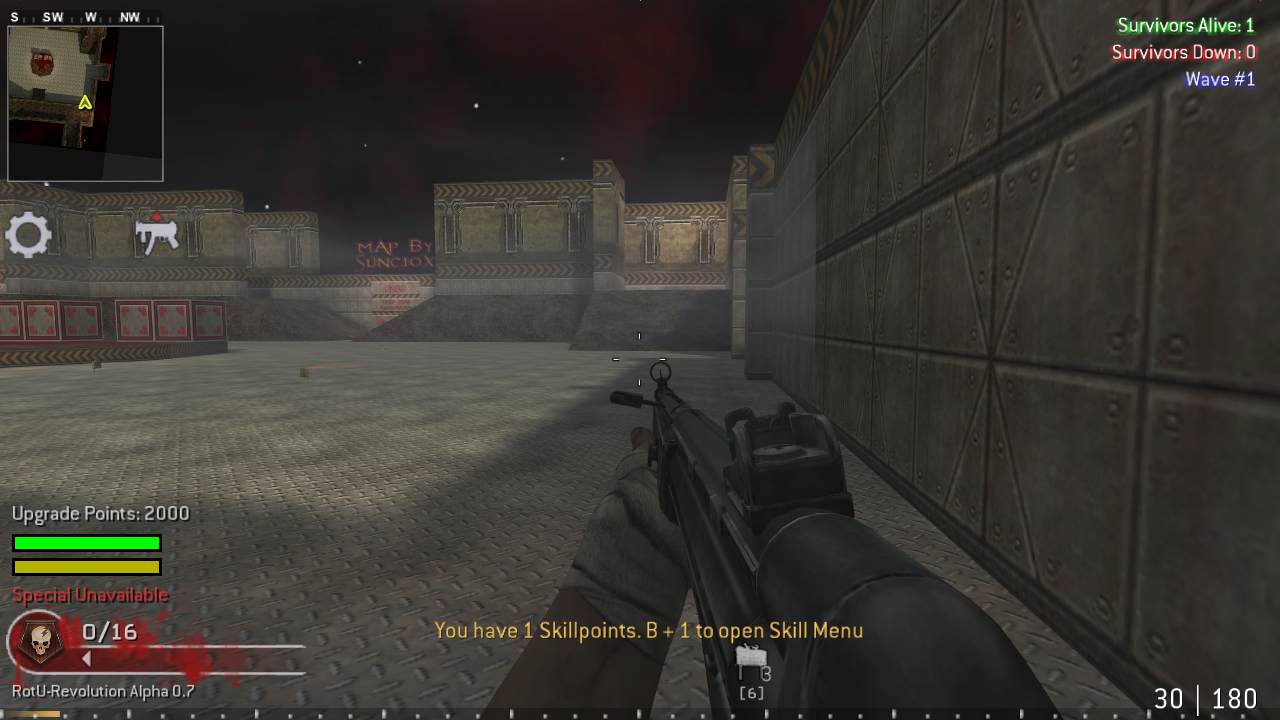Click the gear turret icon on the wall
Image resolution: width=1280 pixels, height=720 pixels.
coord(29,234)
